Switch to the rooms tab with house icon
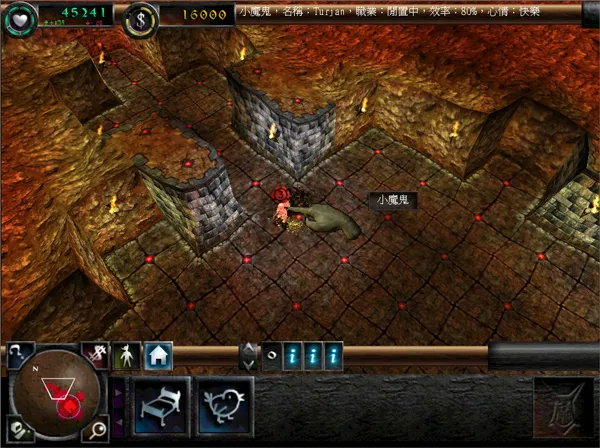 coord(159,354)
